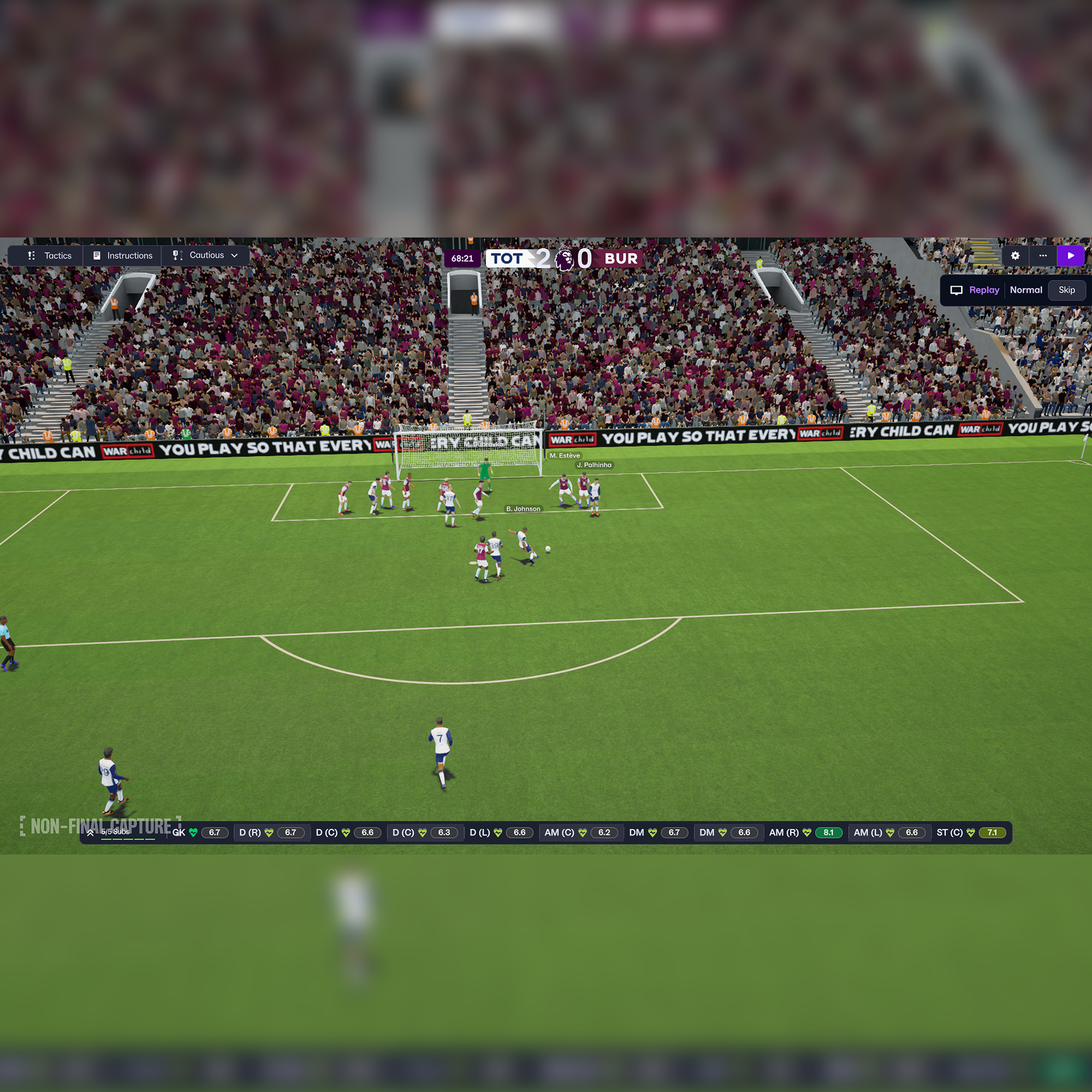
Task: Select the D (R) player slot
Action: (272, 833)
